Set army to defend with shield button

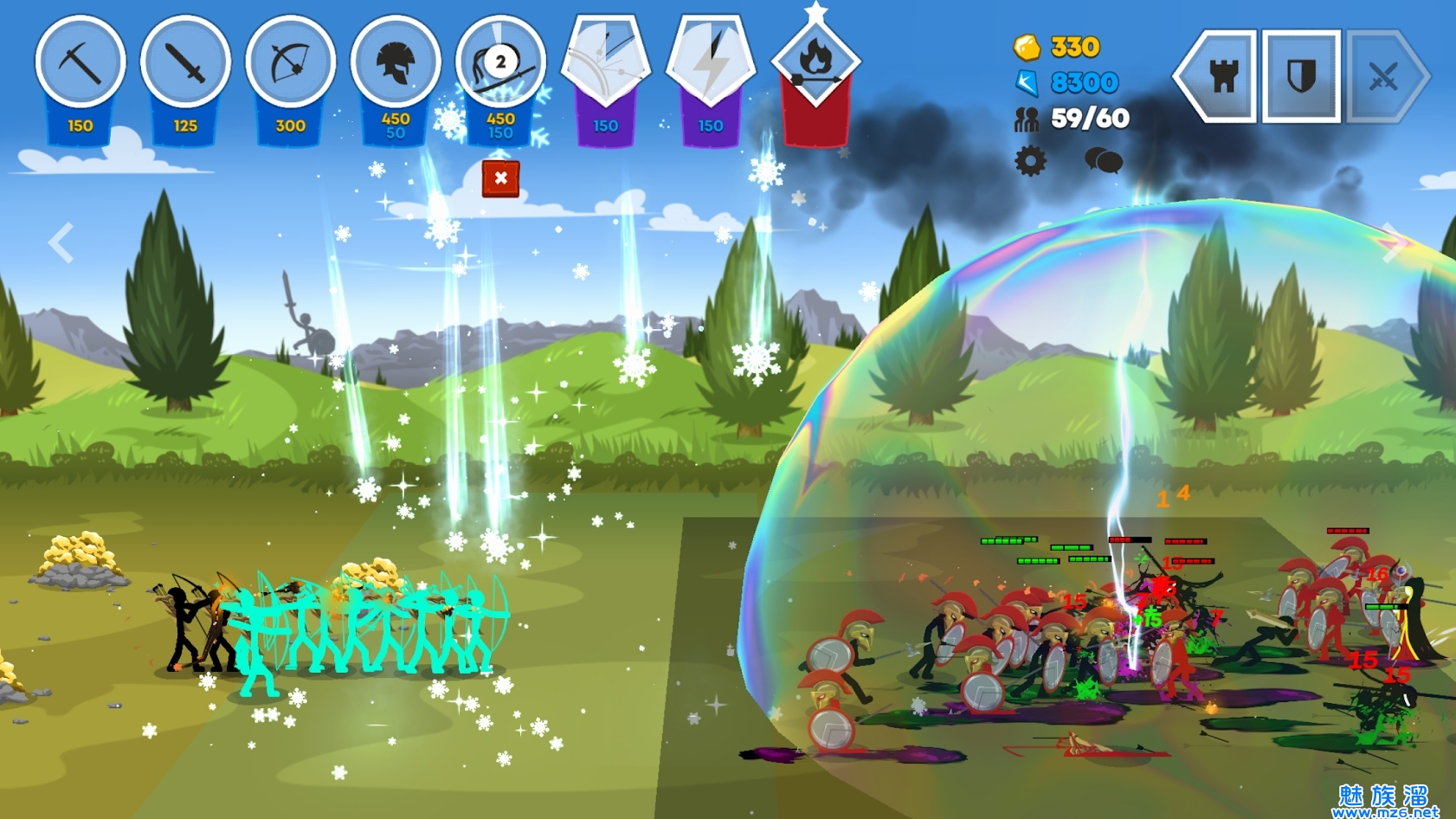pos(1301,77)
